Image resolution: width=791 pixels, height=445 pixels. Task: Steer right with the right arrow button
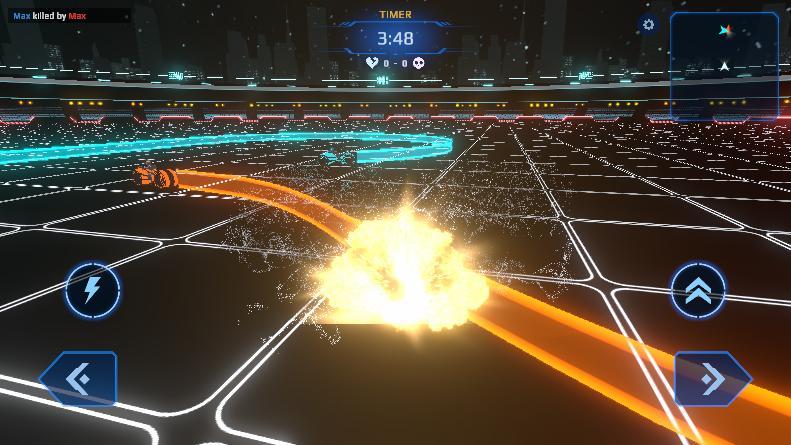click(x=711, y=379)
